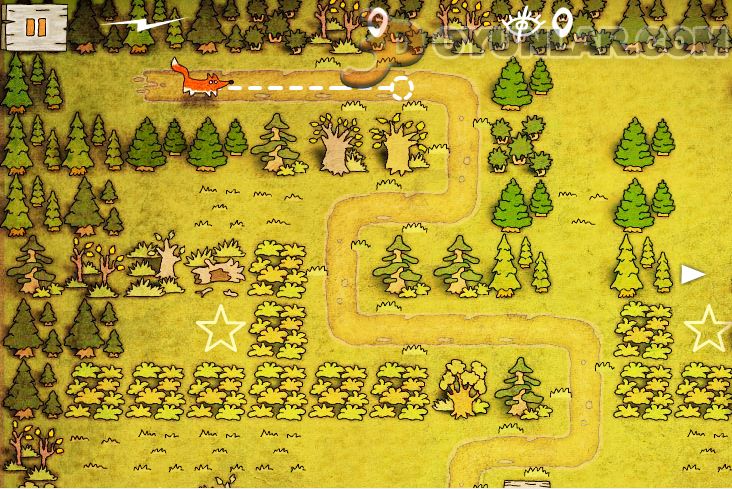Activate the white lightning bolt icon

pos(144,20)
